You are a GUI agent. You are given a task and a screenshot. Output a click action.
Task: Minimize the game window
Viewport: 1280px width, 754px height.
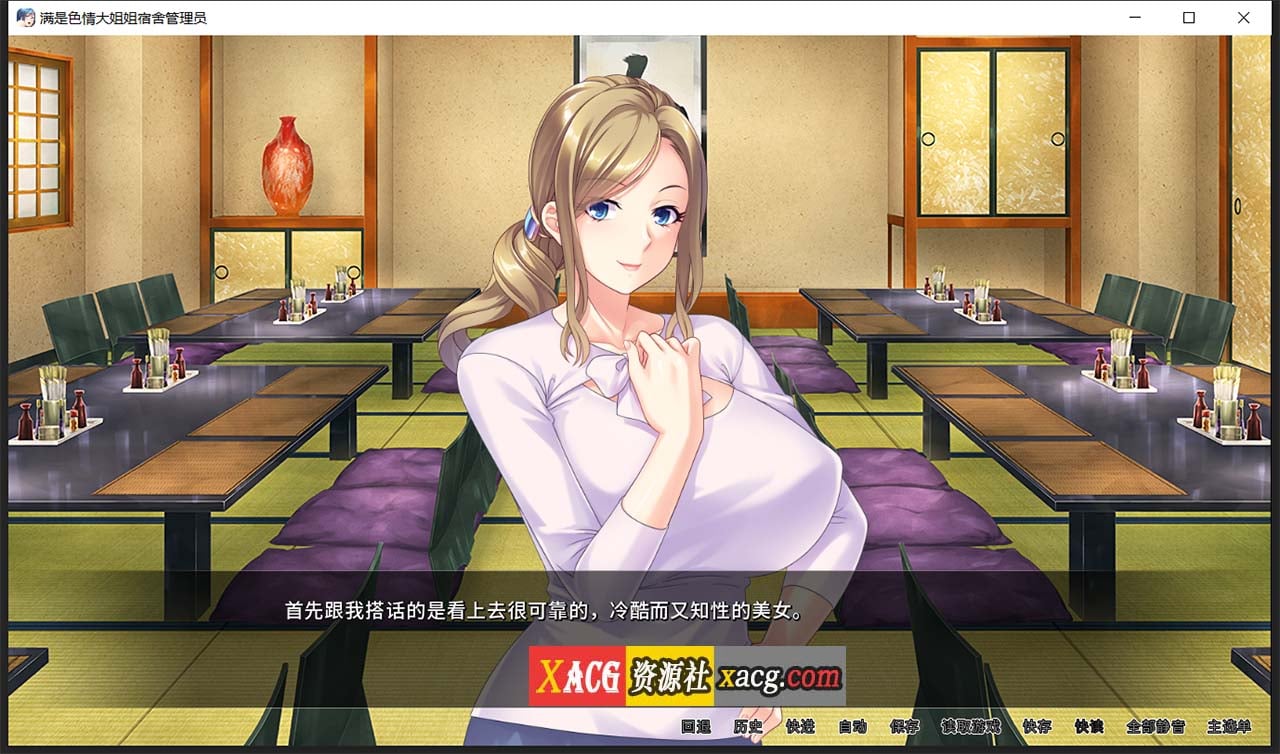point(1133,17)
